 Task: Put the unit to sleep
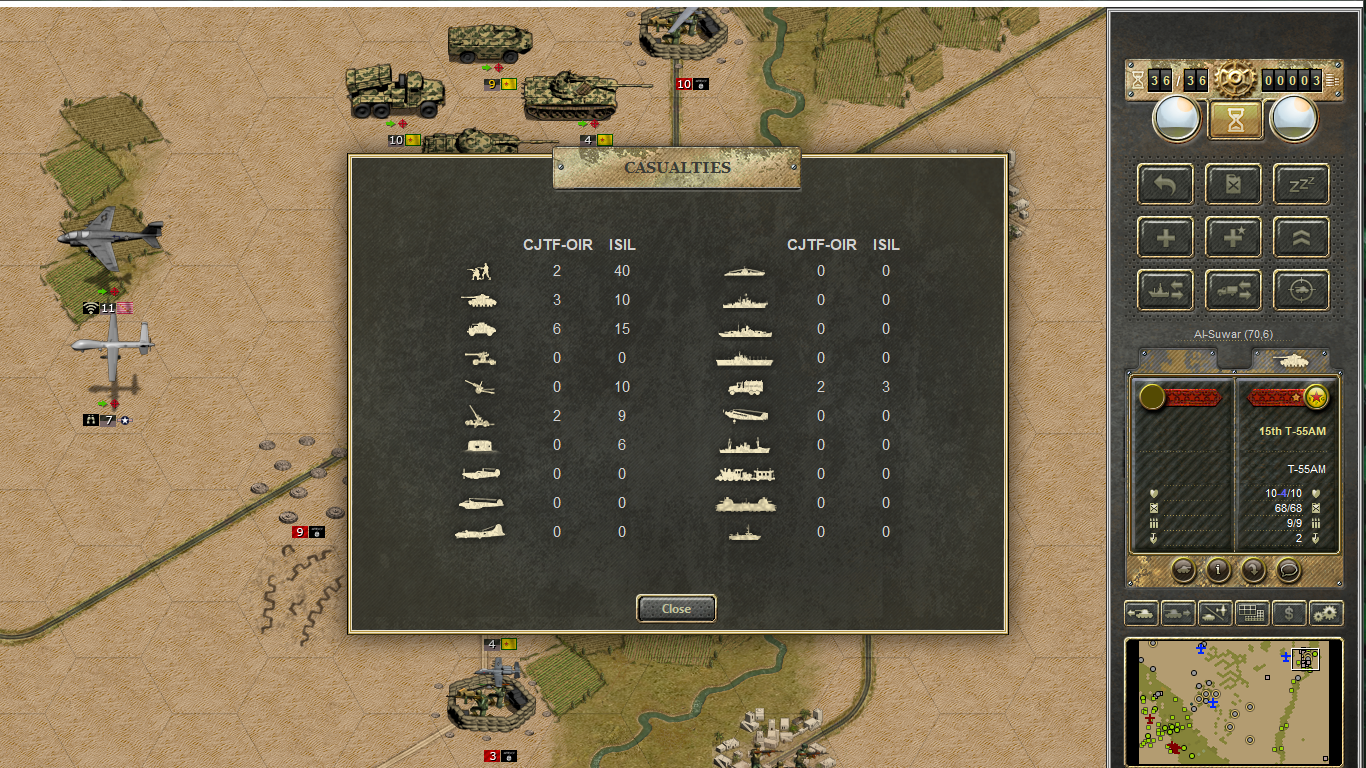click(x=1301, y=184)
